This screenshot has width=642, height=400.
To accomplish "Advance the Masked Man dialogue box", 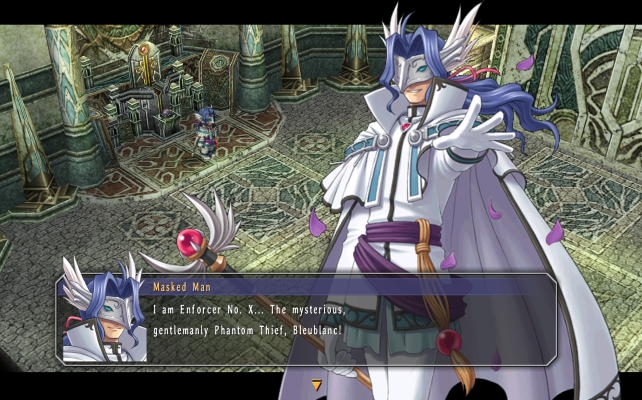I will [x=350, y=320].
